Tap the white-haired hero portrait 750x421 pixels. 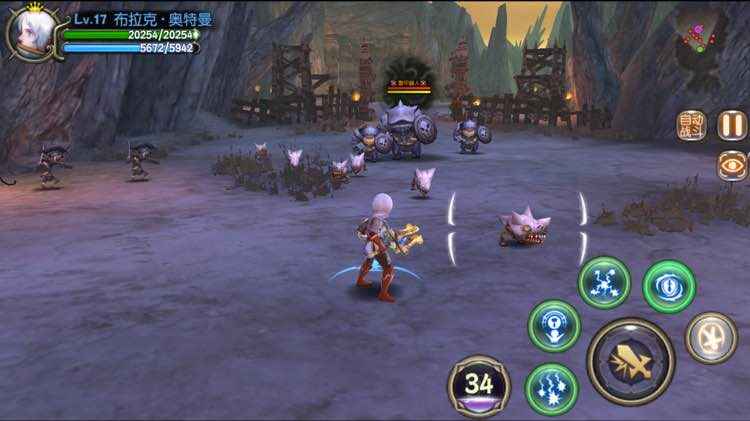point(31,31)
